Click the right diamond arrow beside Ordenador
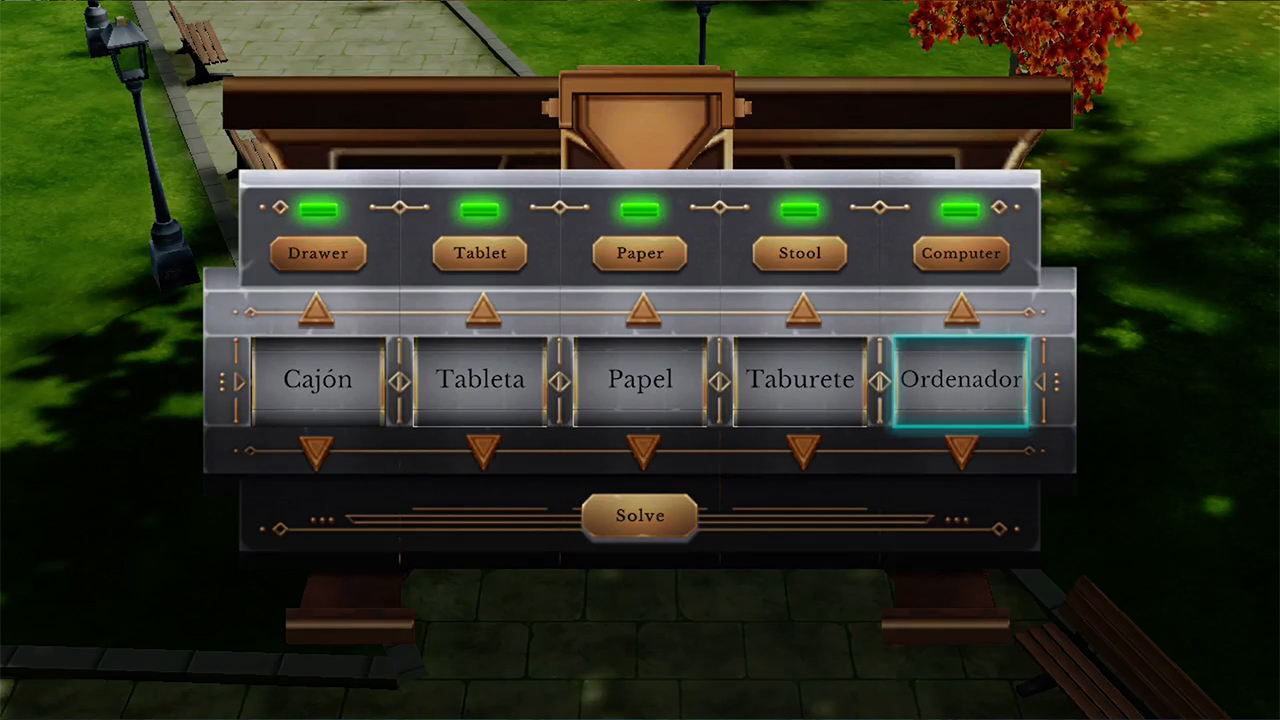Viewport: 1280px width, 720px height. coord(1041,380)
